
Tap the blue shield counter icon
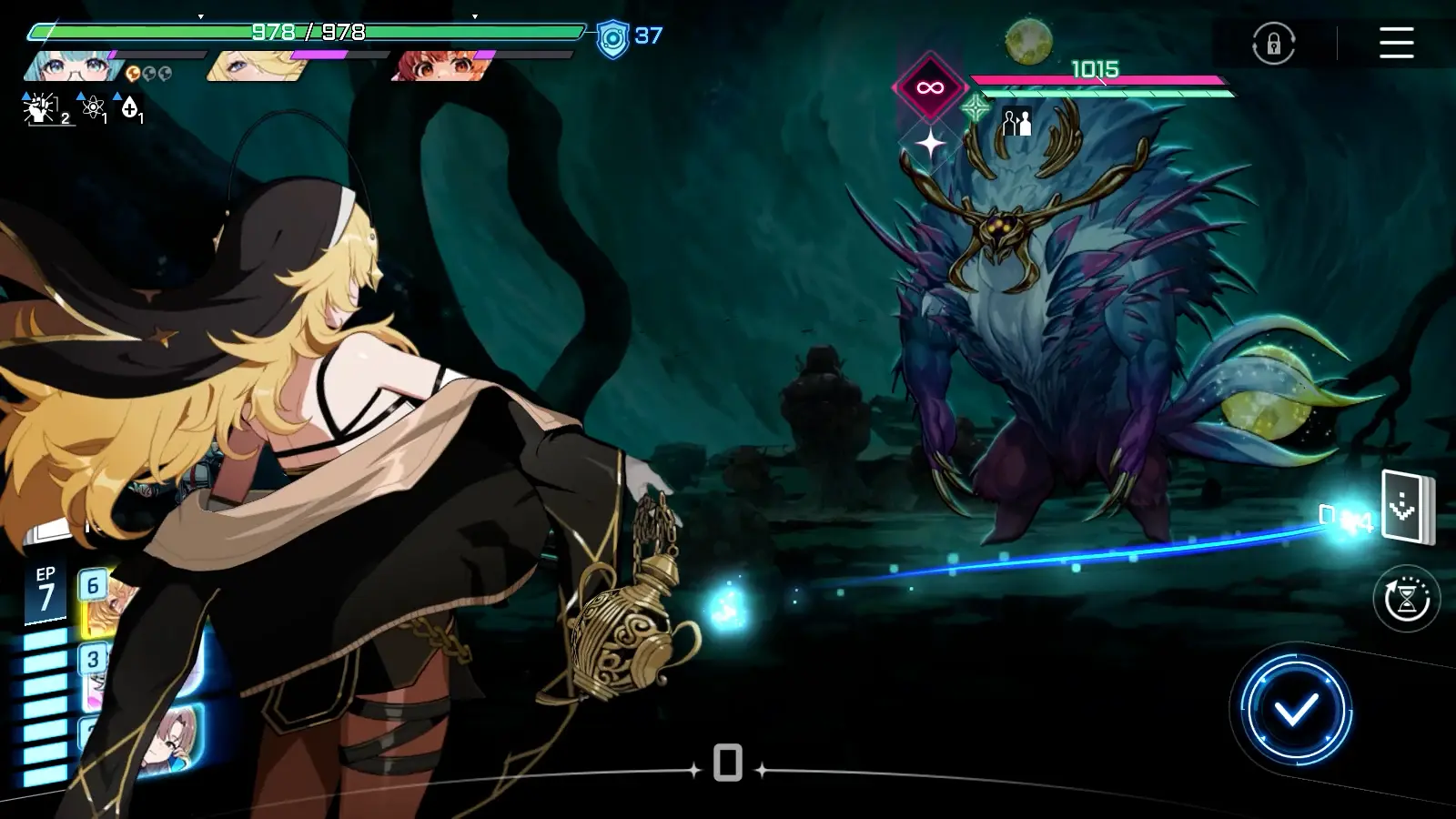(612, 39)
